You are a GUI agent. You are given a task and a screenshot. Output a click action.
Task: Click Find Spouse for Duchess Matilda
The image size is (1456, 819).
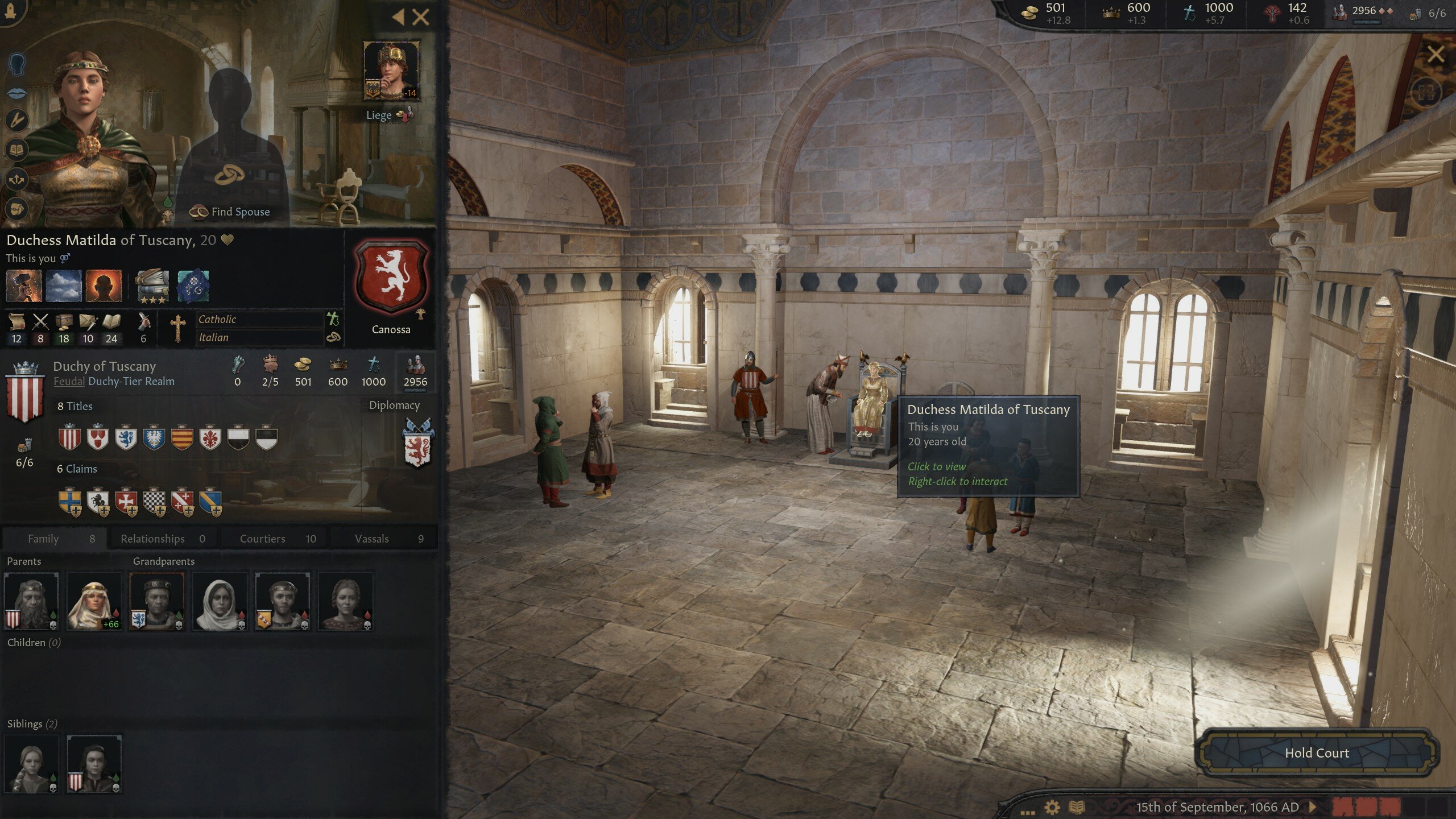[230, 212]
